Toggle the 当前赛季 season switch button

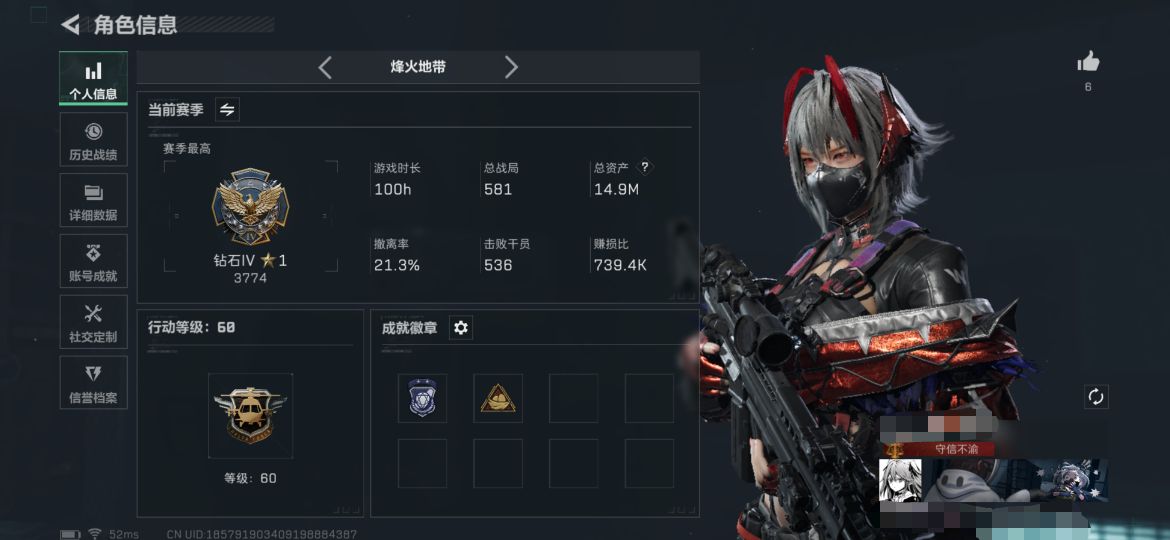click(x=227, y=110)
